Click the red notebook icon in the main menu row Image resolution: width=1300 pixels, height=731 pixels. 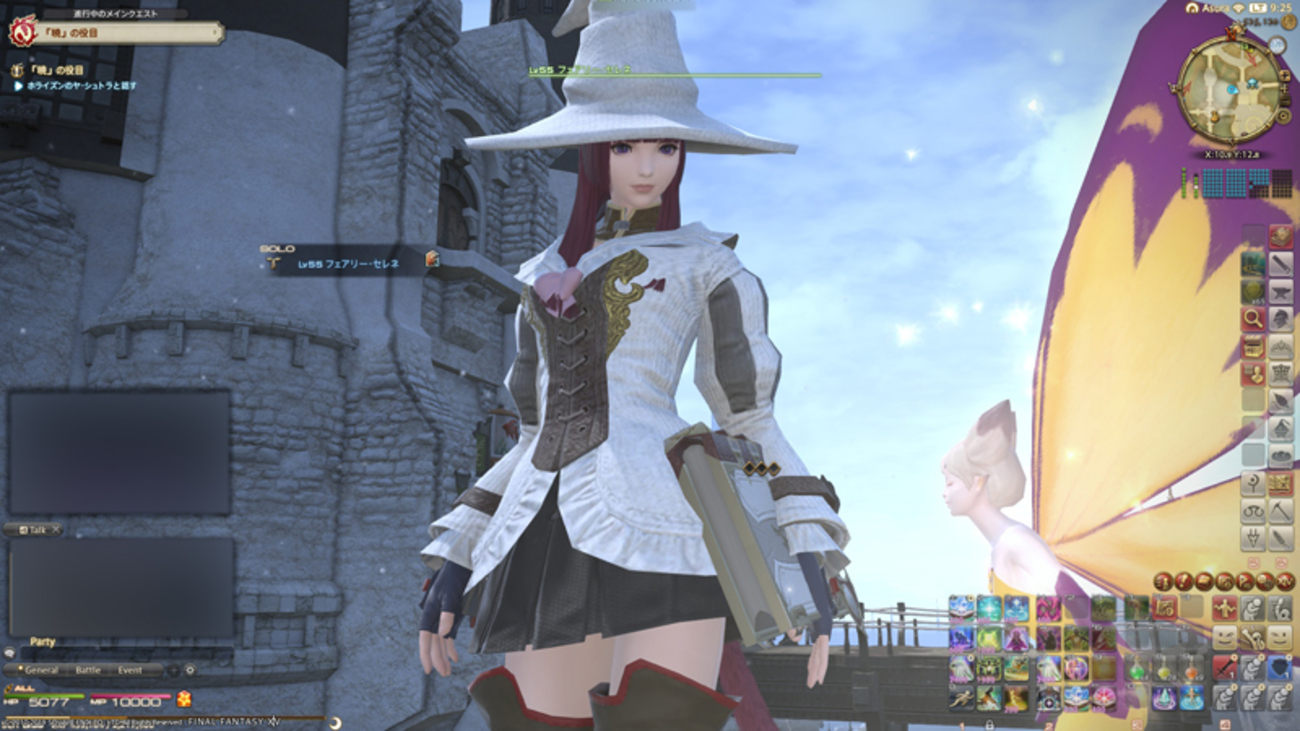pyautogui.click(x=1203, y=579)
